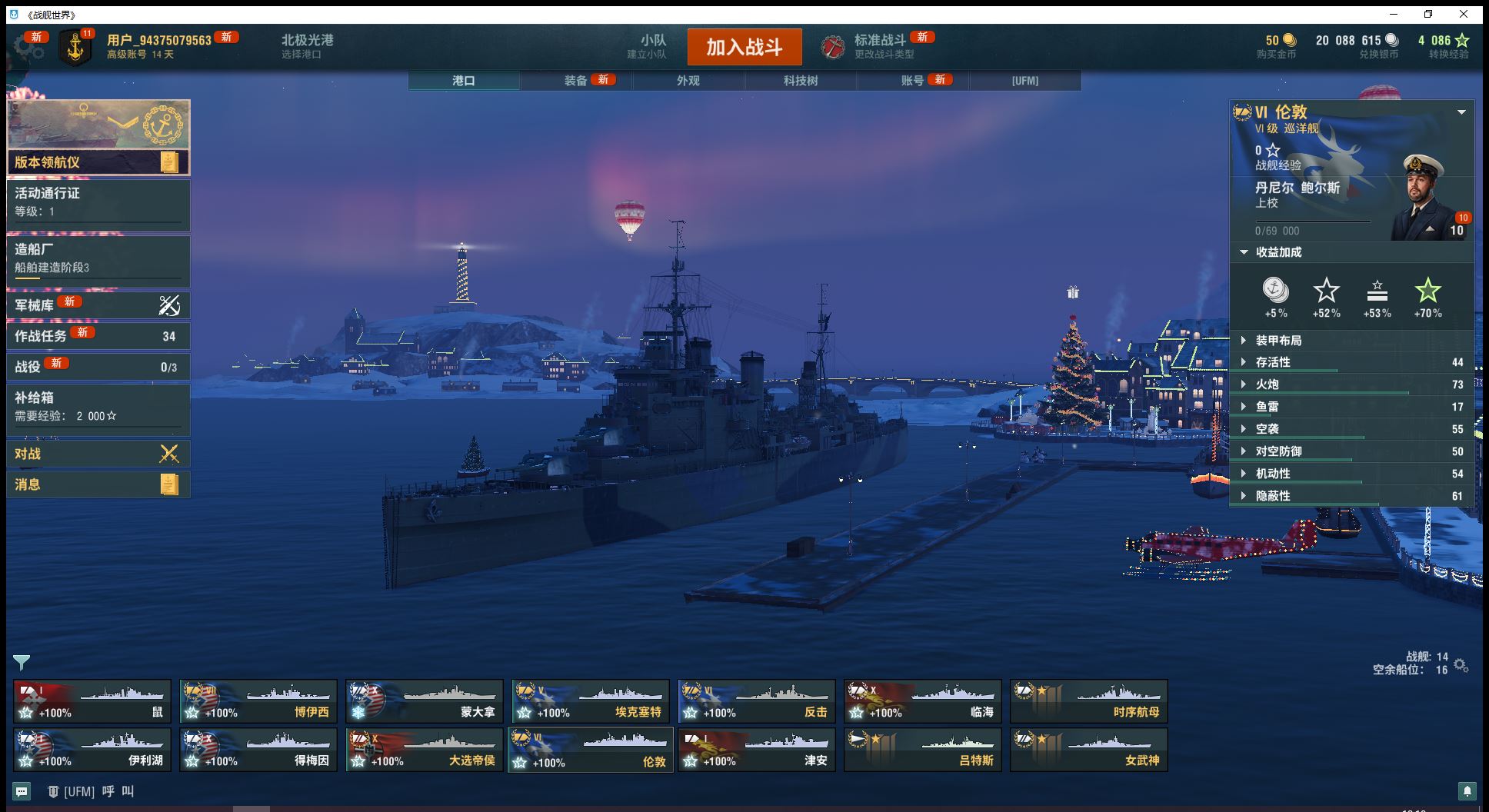Select the 博伊西 ship card
The image size is (1489, 812).
258,701
